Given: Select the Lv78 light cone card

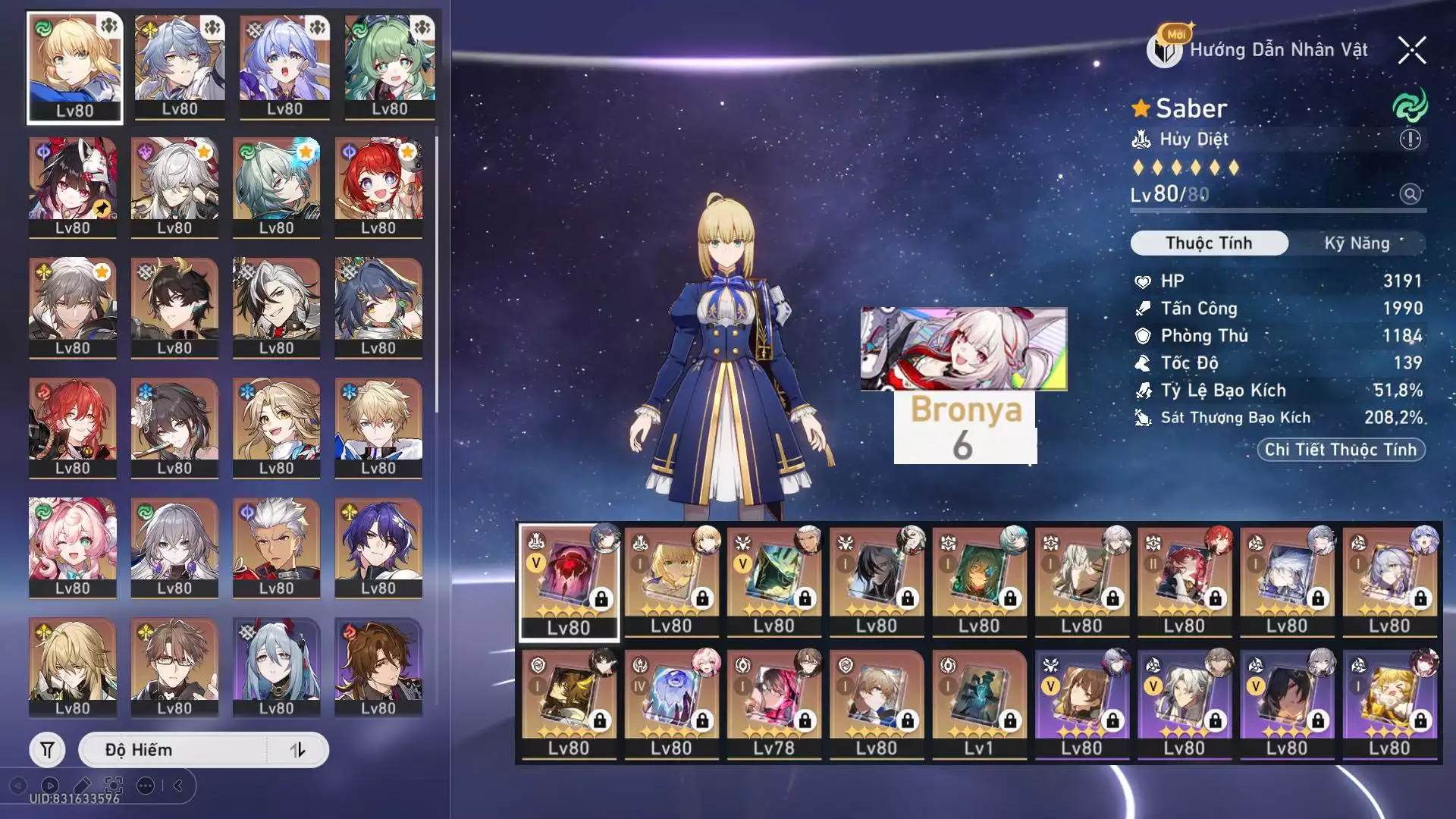Looking at the screenshot, I should point(773,704).
